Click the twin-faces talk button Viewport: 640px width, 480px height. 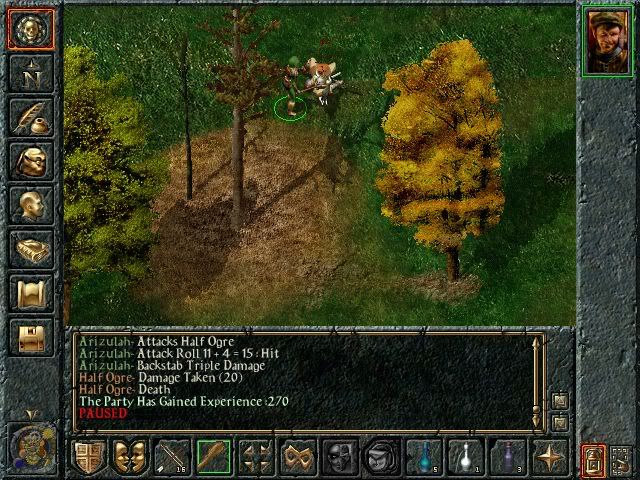[x=130, y=457]
